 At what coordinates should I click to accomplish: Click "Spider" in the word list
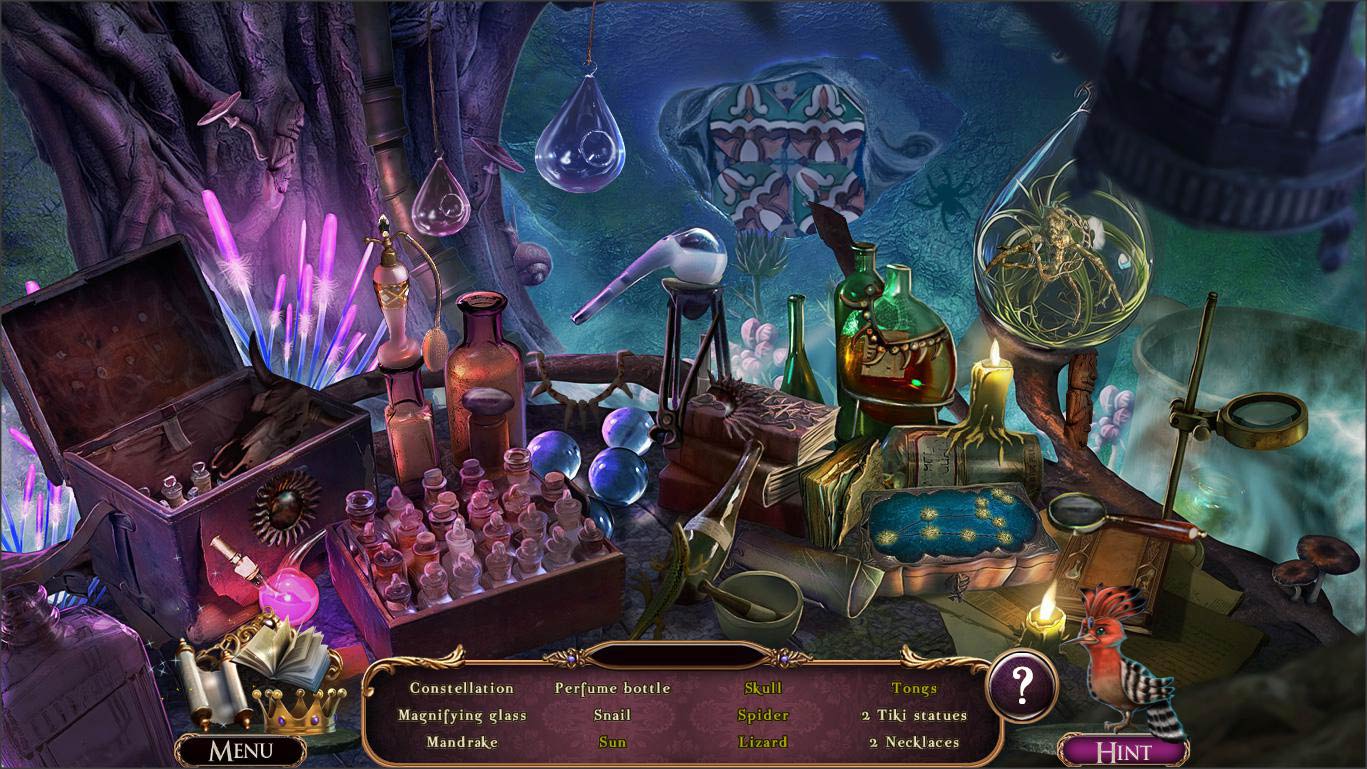click(762, 715)
